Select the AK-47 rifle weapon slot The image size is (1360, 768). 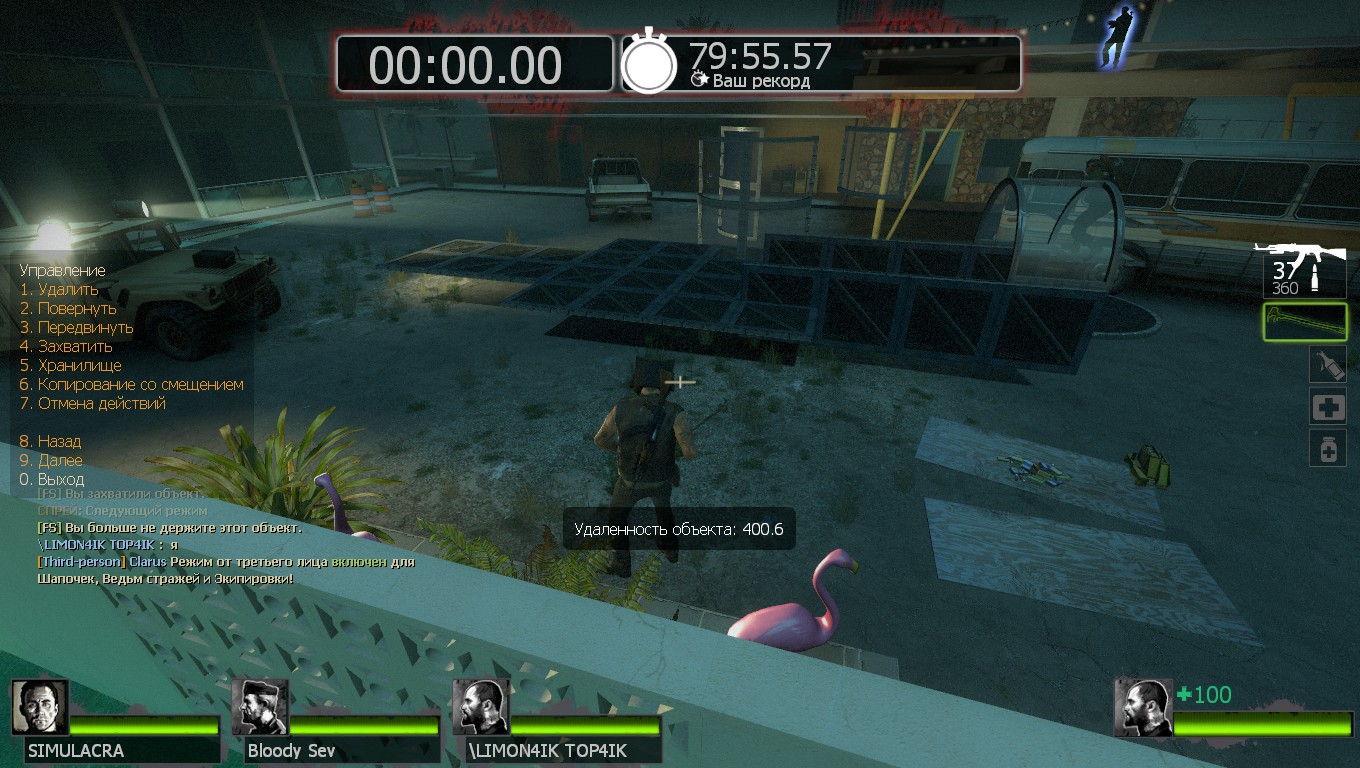pyautogui.click(x=1302, y=266)
